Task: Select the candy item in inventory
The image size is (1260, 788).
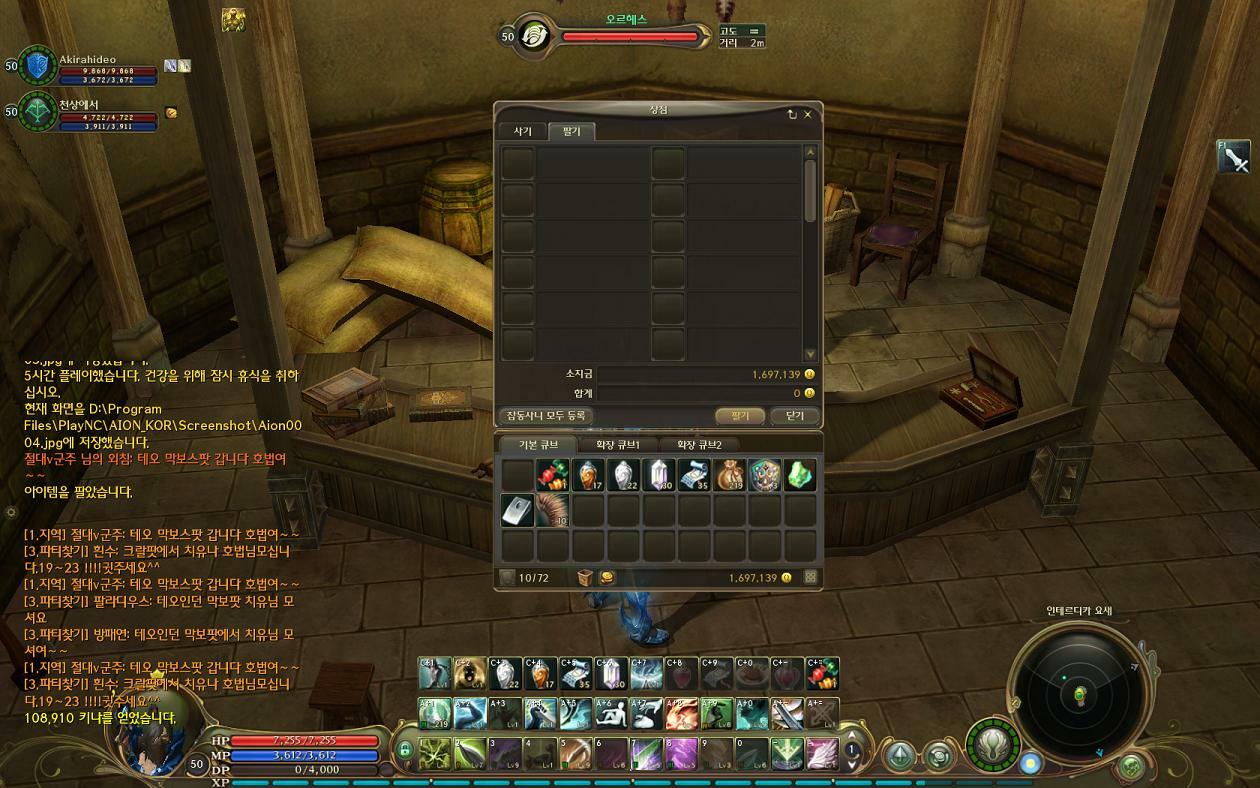Action: click(553, 475)
